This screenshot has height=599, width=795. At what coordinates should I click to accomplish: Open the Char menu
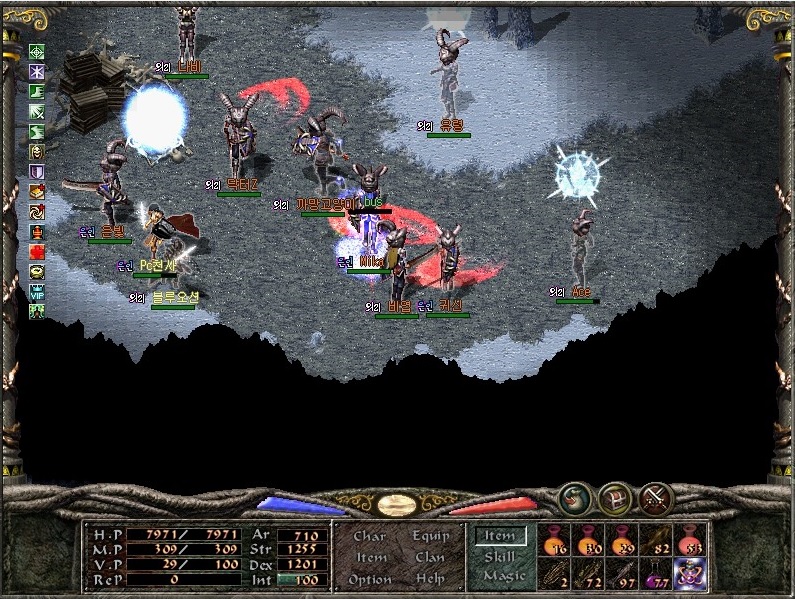click(x=369, y=537)
